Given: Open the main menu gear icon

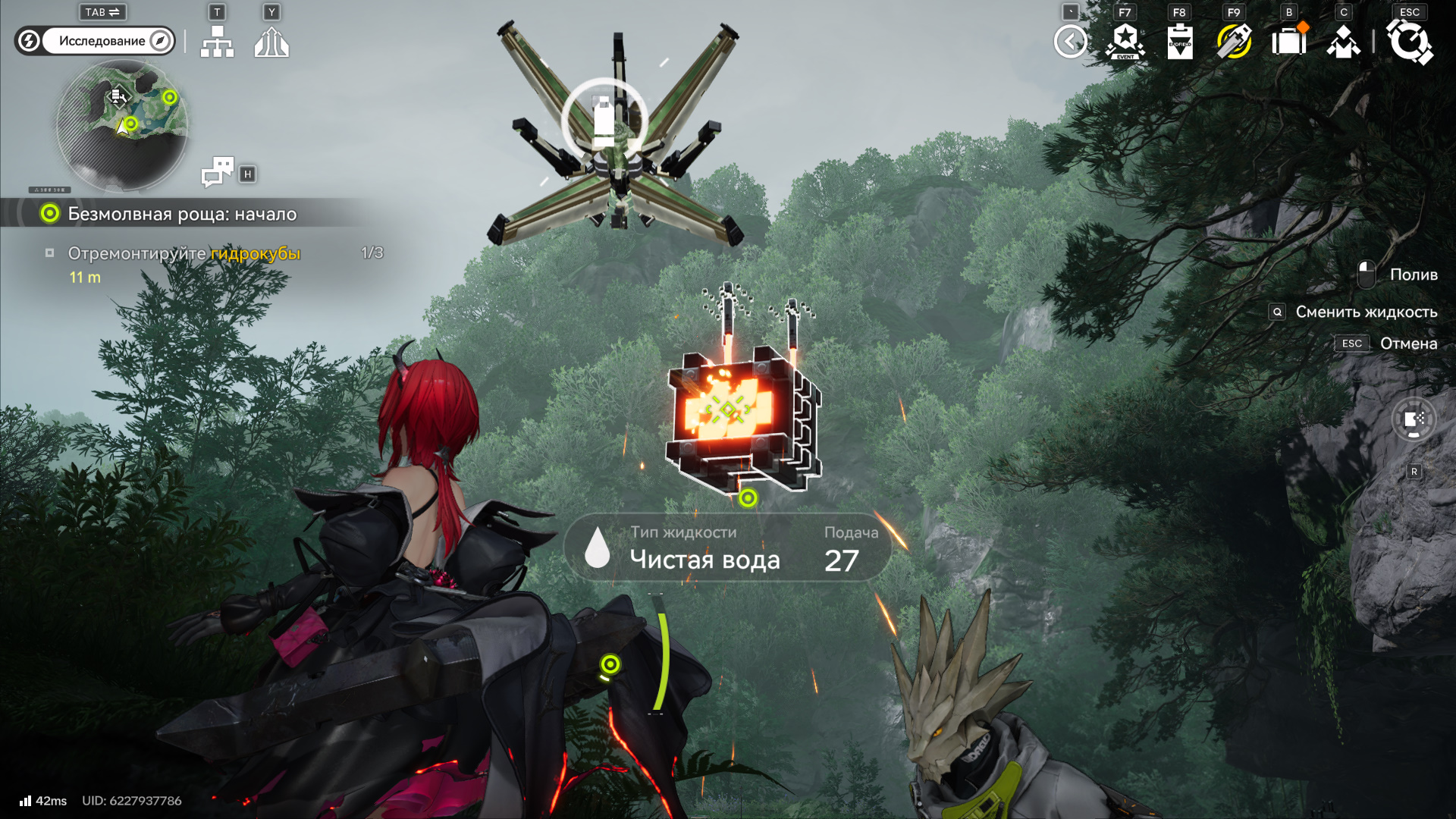Looking at the screenshot, I should coord(1410,42).
